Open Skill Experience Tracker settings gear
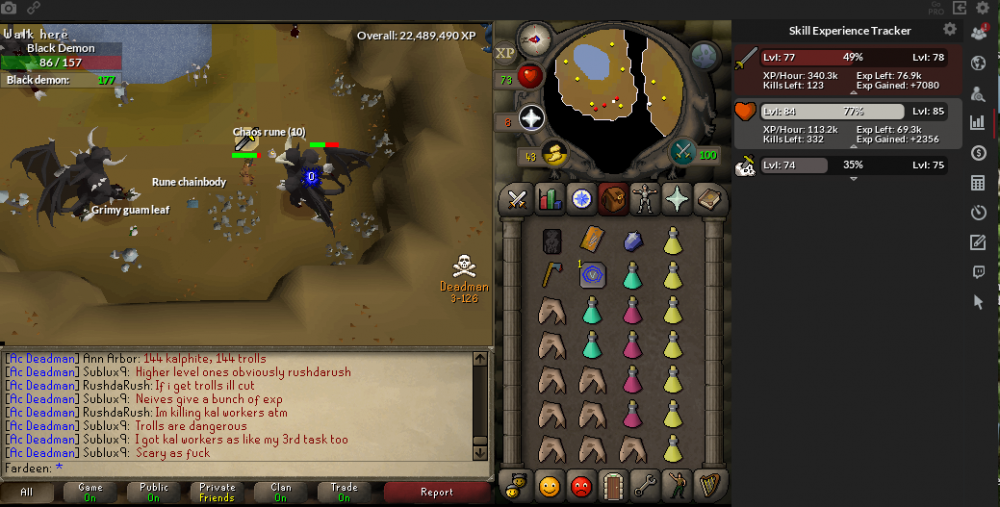 point(950,30)
